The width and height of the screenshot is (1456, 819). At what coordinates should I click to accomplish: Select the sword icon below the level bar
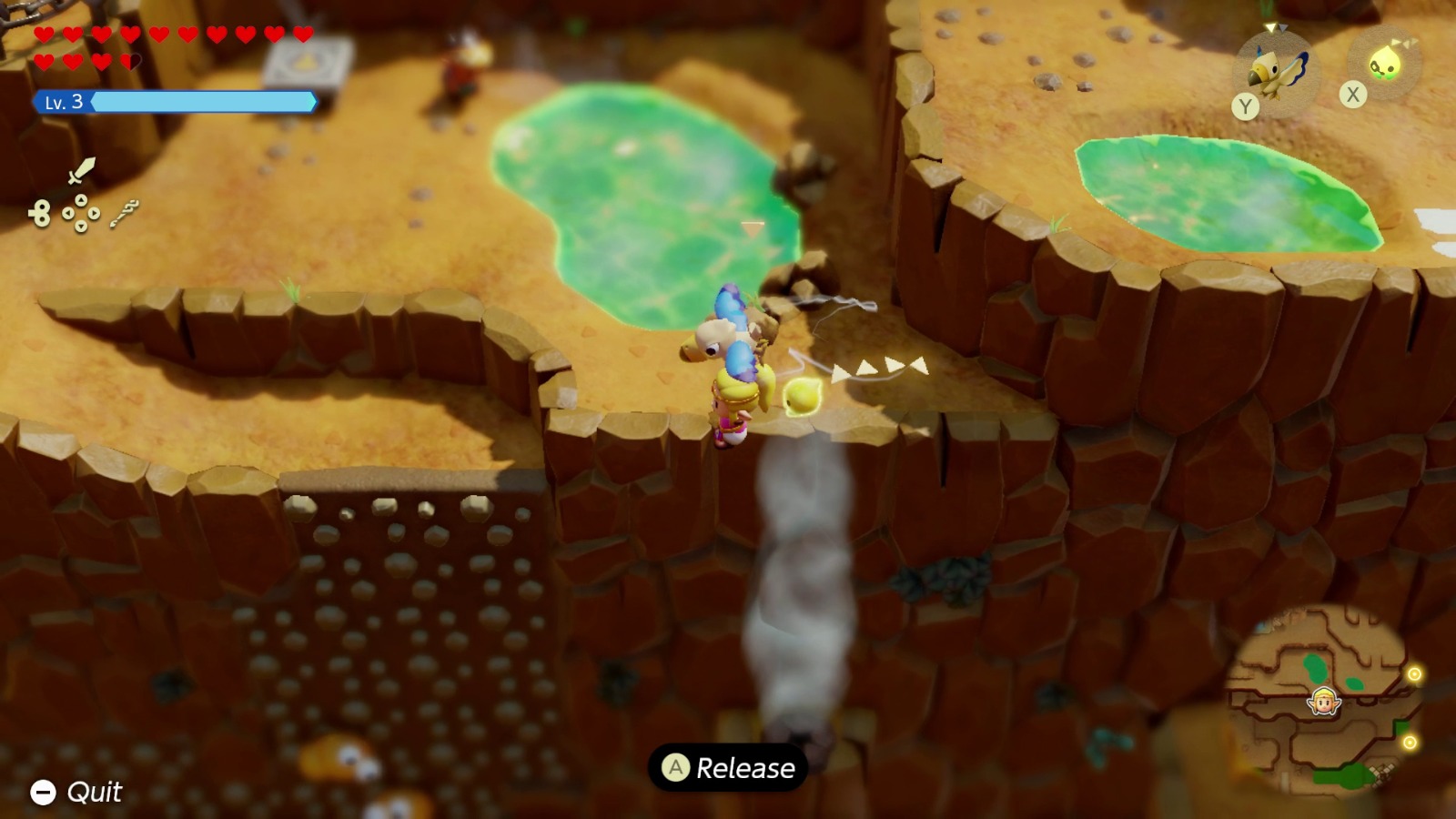pyautogui.click(x=82, y=170)
